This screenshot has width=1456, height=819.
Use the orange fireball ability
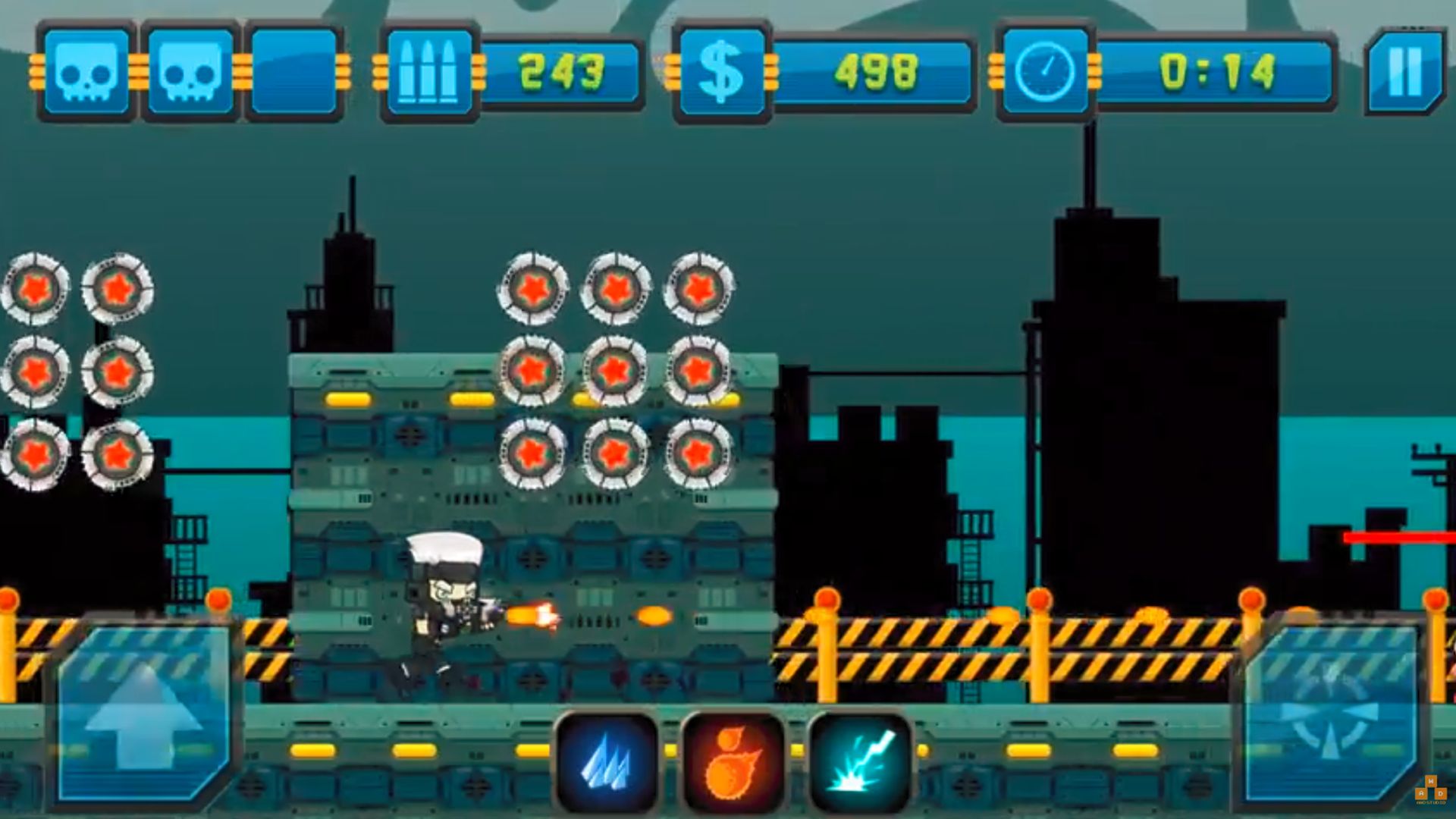[x=733, y=762]
